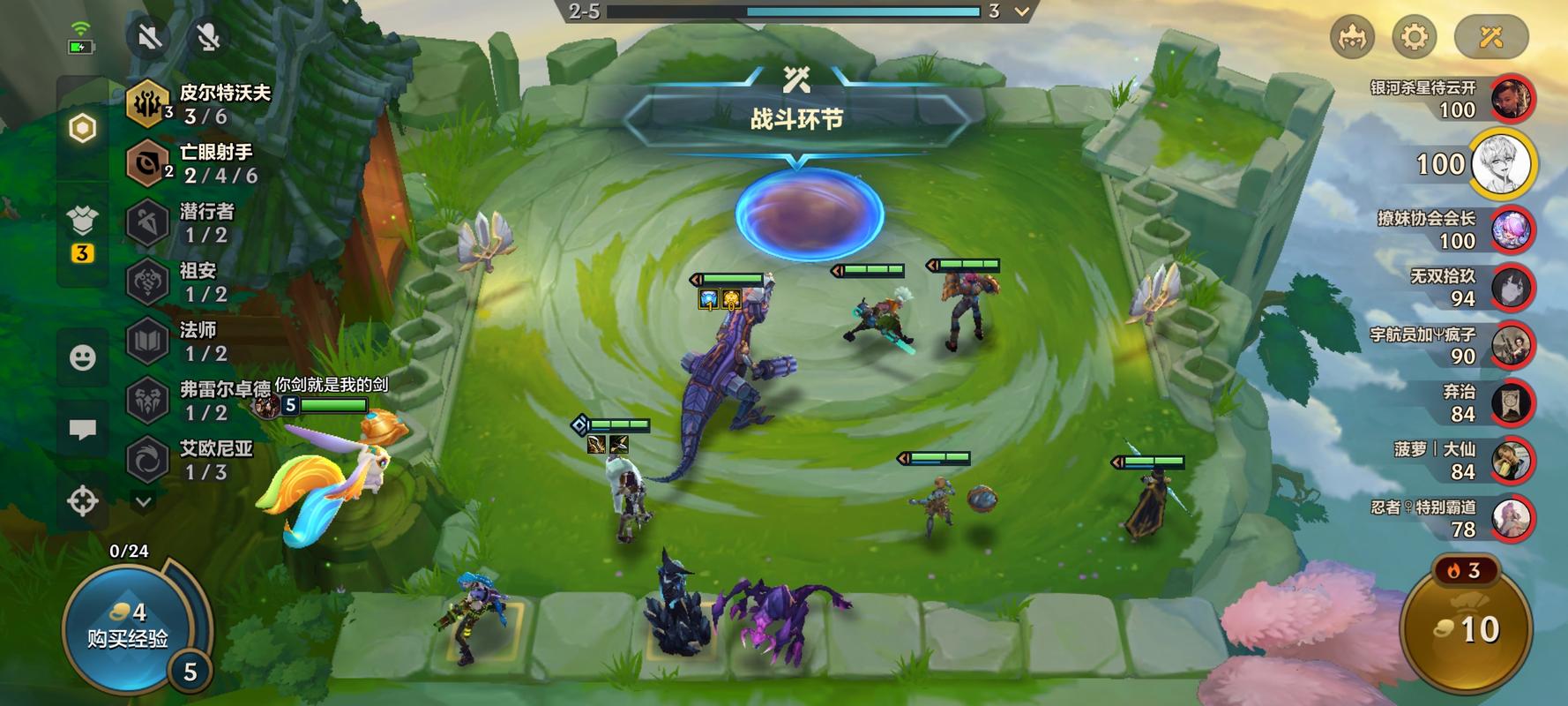View player 银河杀星待云开 board
1568x706 pixels.
tap(1512, 98)
